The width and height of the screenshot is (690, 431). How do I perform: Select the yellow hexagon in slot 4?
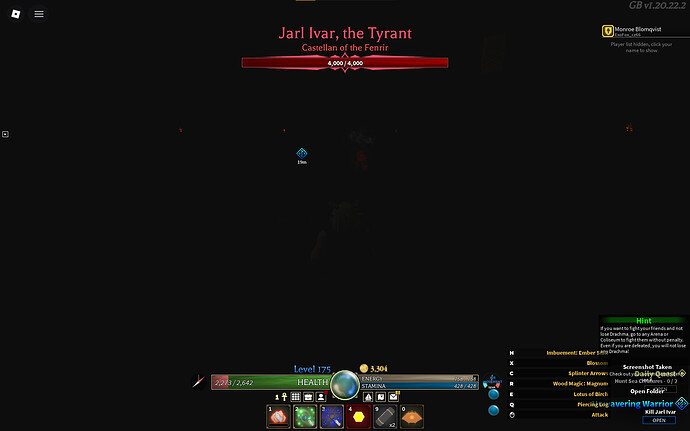click(359, 417)
